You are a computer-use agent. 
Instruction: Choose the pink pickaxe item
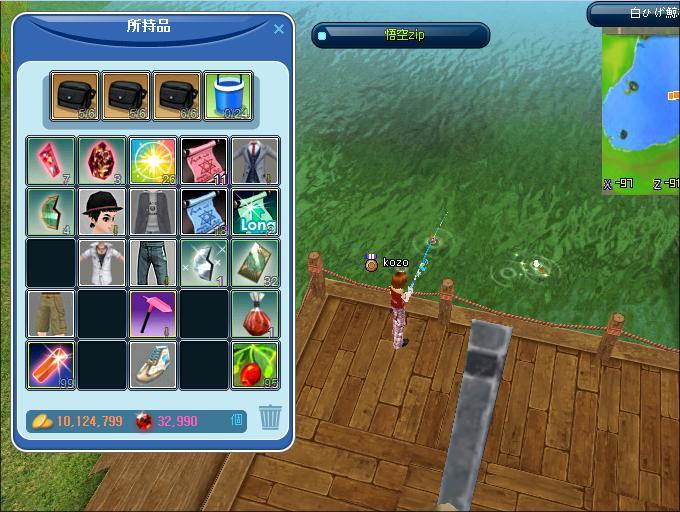tap(153, 314)
